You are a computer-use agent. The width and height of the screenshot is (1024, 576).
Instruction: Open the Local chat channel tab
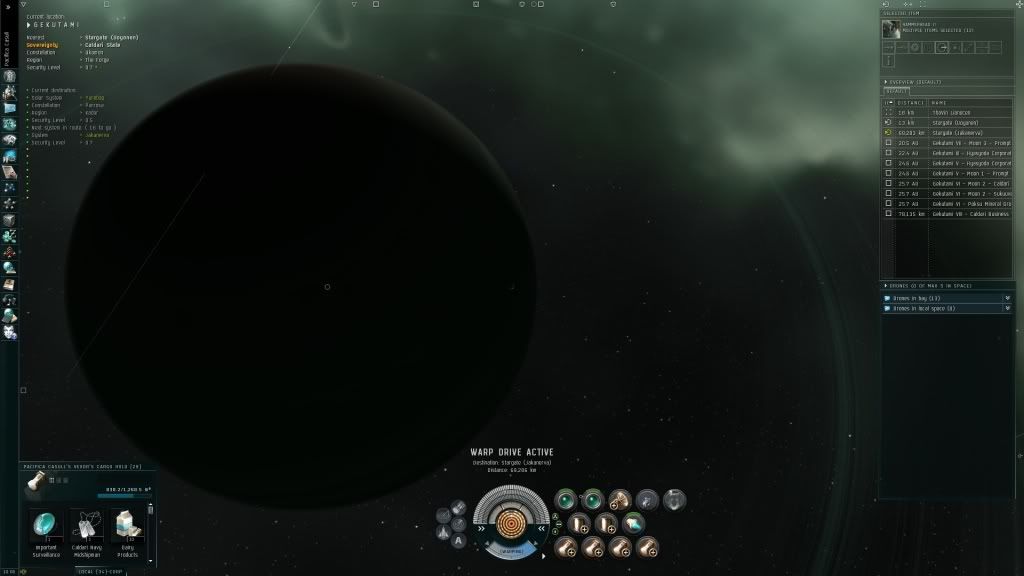(x=95, y=571)
